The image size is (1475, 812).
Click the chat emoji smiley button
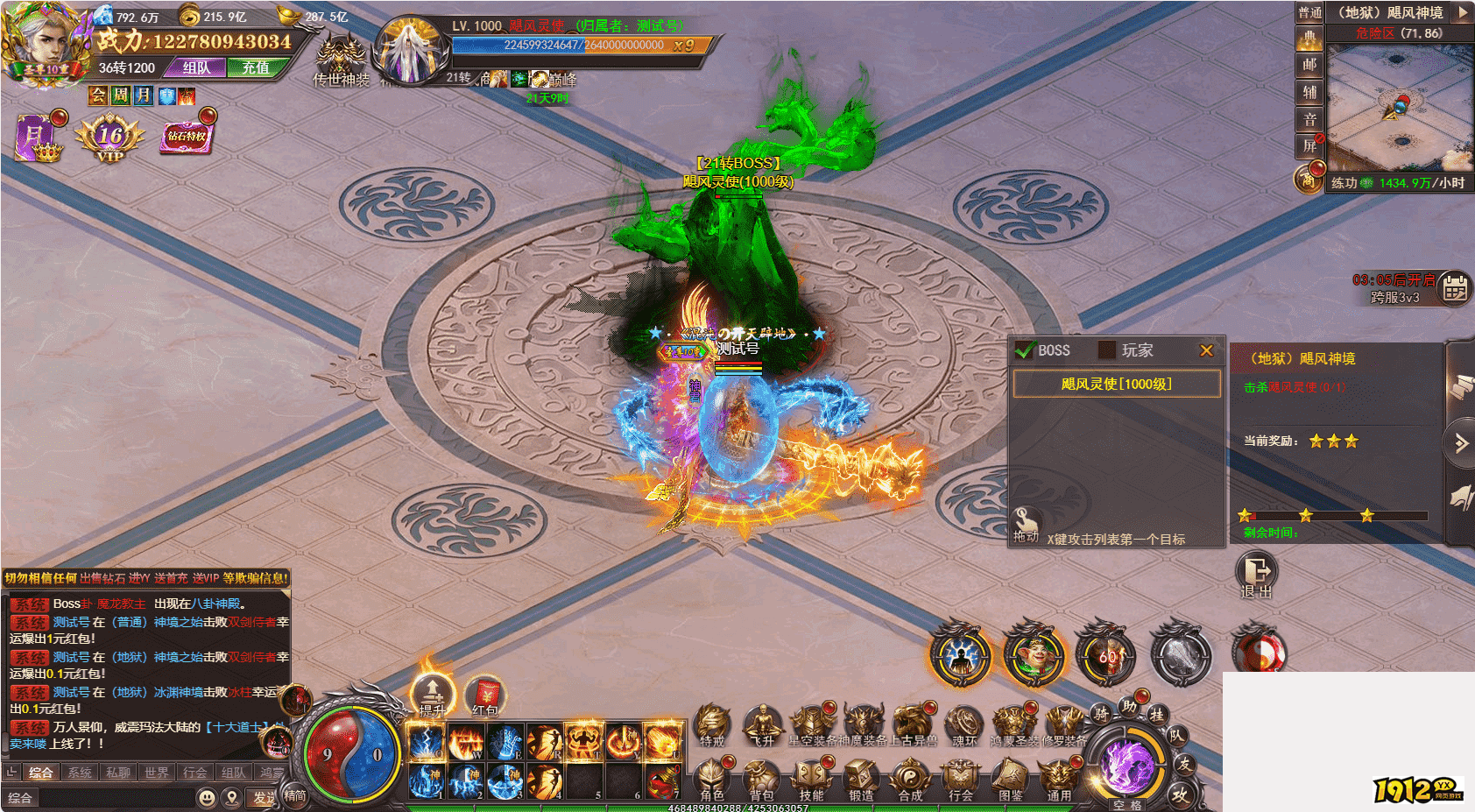point(207,797)
